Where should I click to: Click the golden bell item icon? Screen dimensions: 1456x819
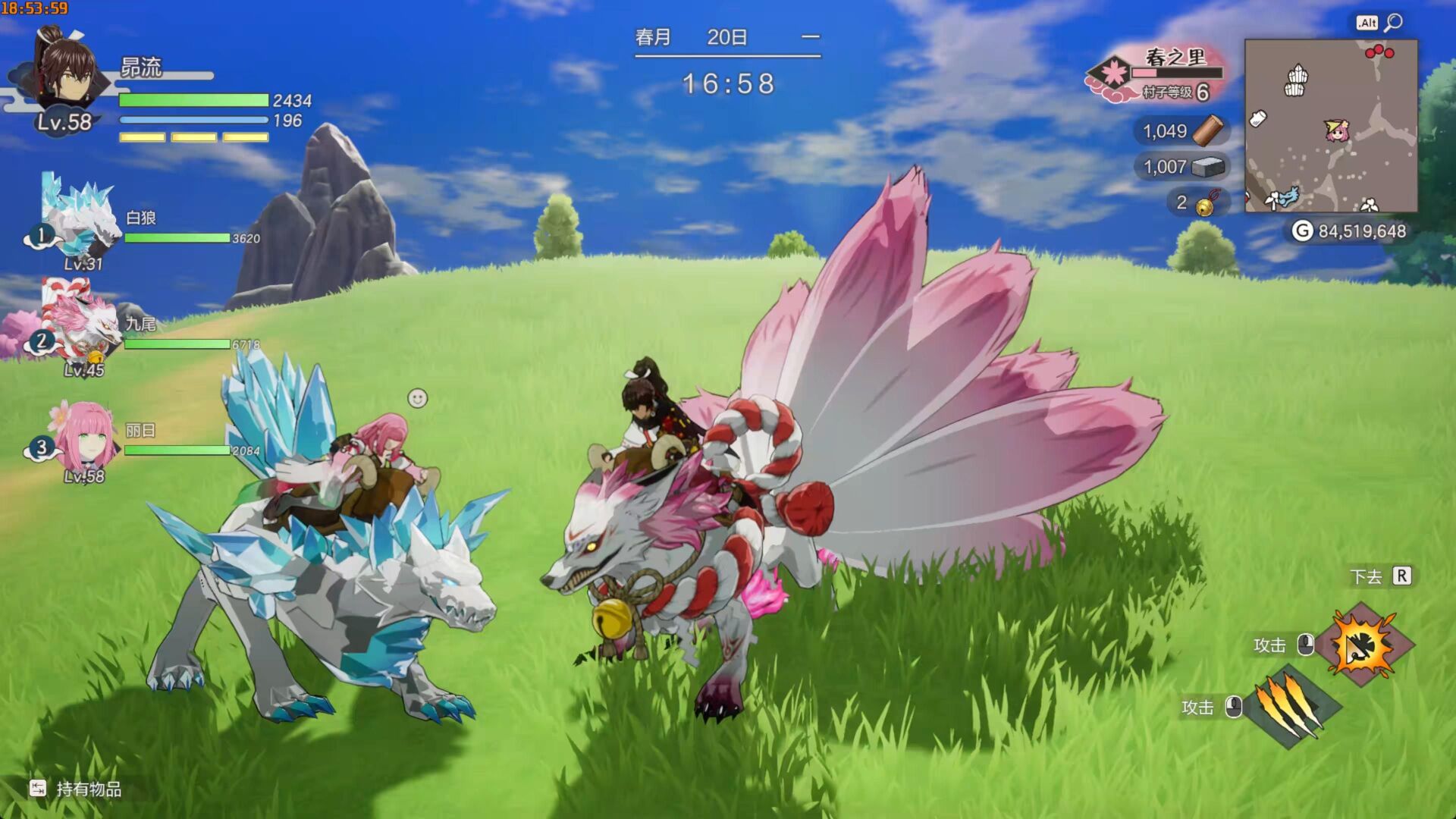1206,203
